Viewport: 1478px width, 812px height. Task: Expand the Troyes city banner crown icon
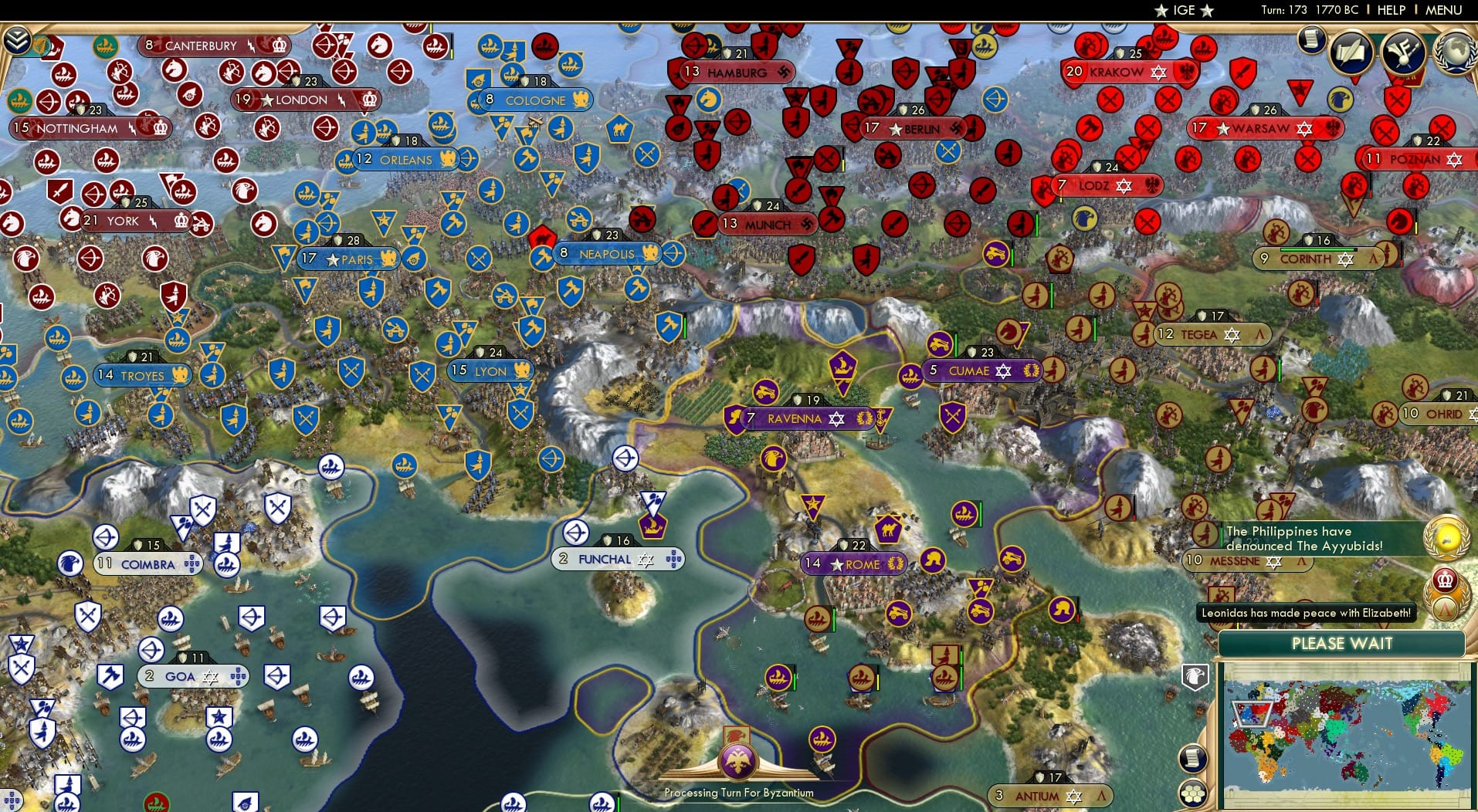click(179, 376)
